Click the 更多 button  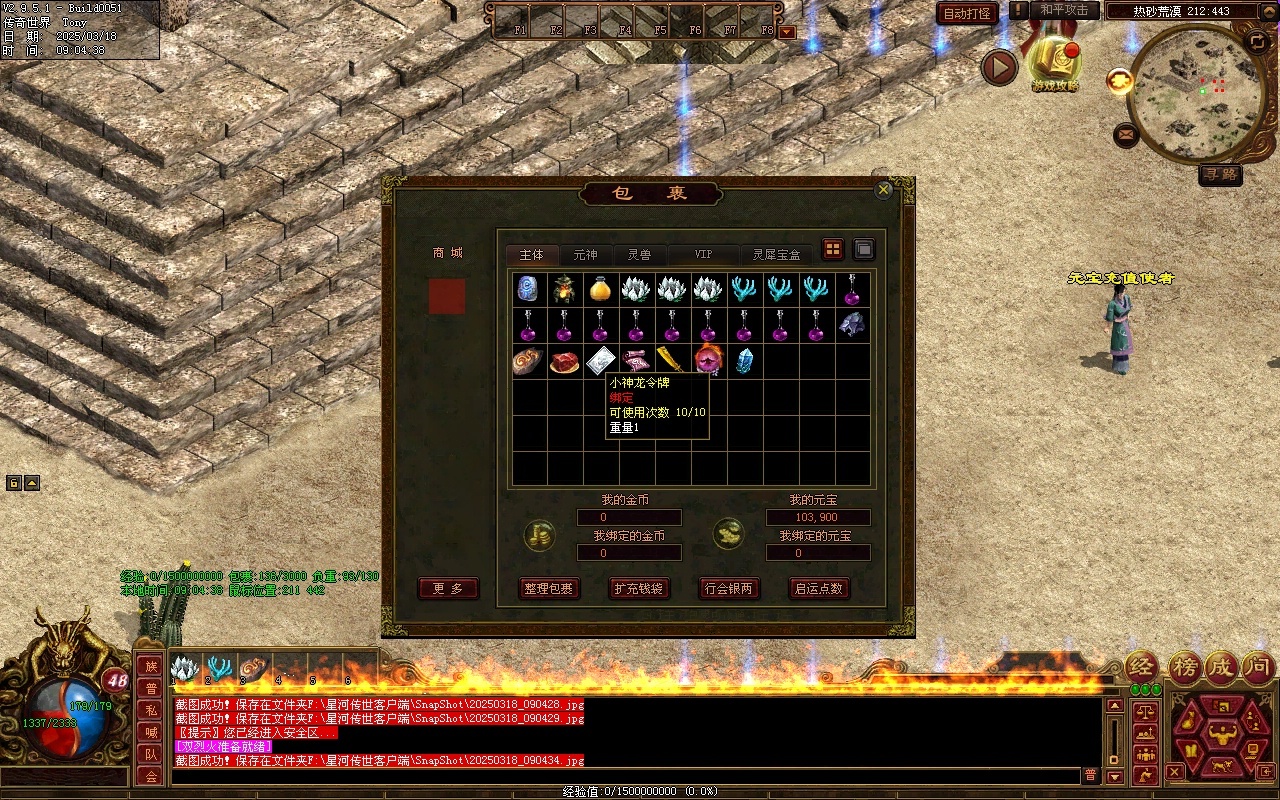(448, 589)
